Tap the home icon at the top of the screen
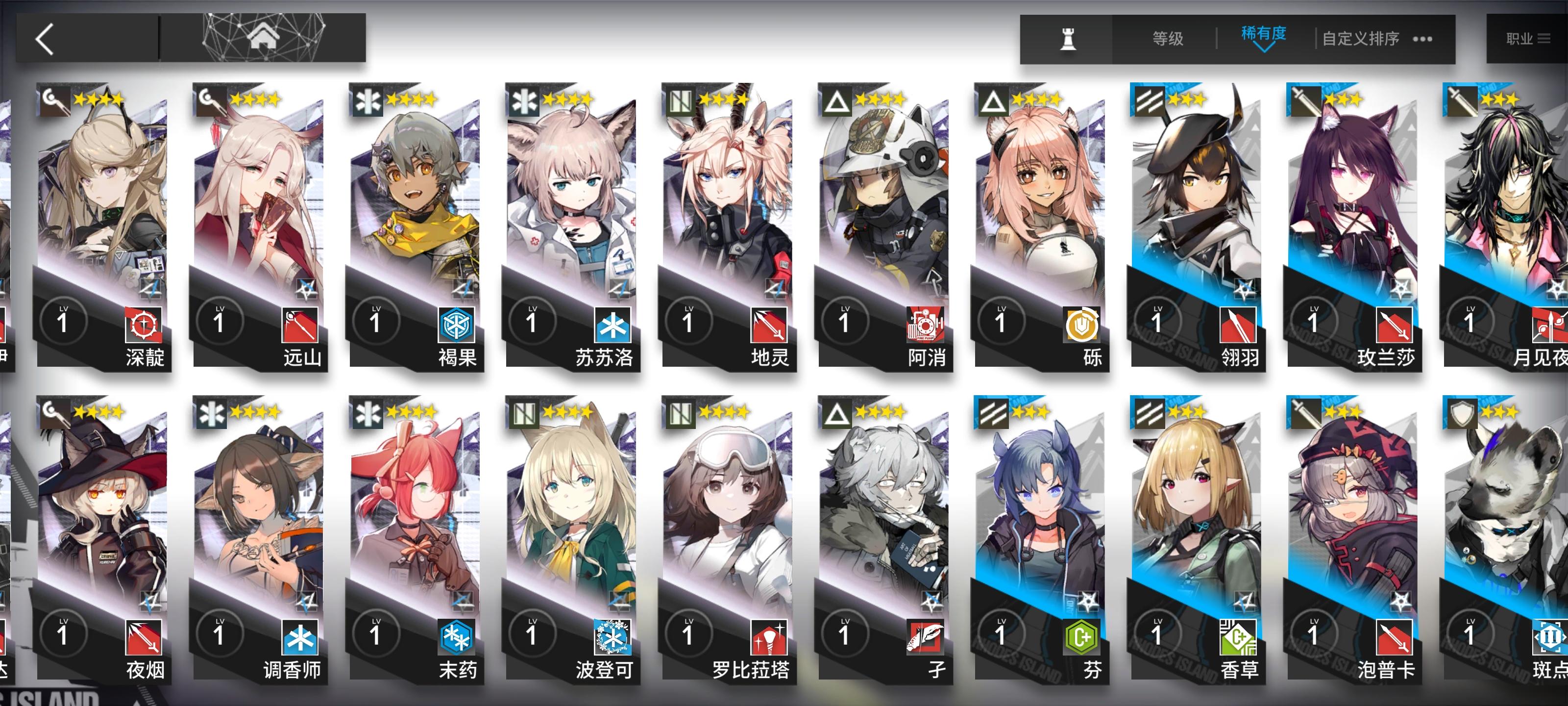The image size is (1568, 706). click(263, 38)
